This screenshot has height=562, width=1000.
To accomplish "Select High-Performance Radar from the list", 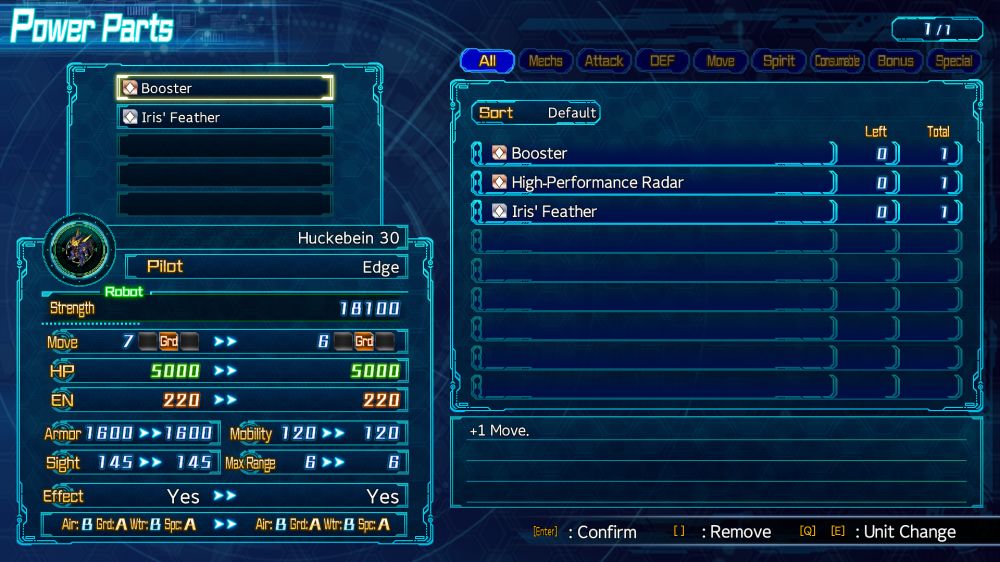I will point(653,182).
